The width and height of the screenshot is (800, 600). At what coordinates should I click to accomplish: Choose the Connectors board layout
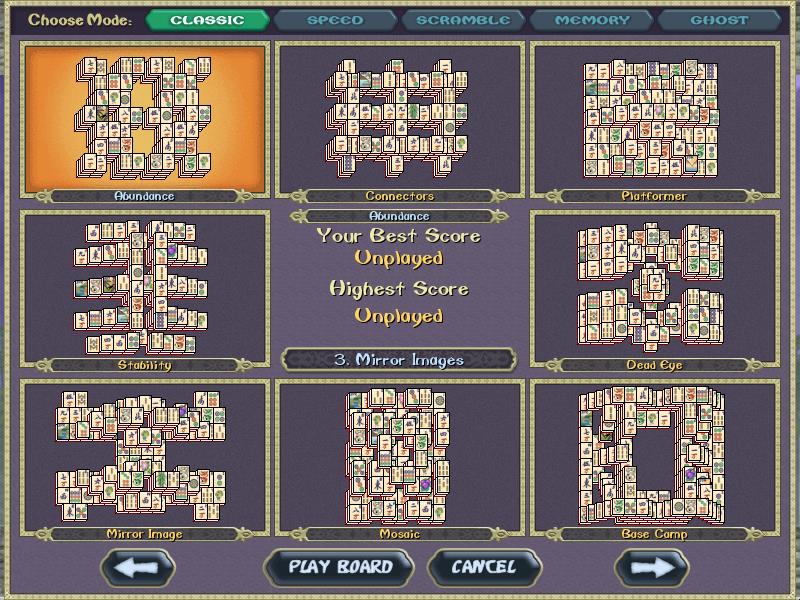coord(400,118)
